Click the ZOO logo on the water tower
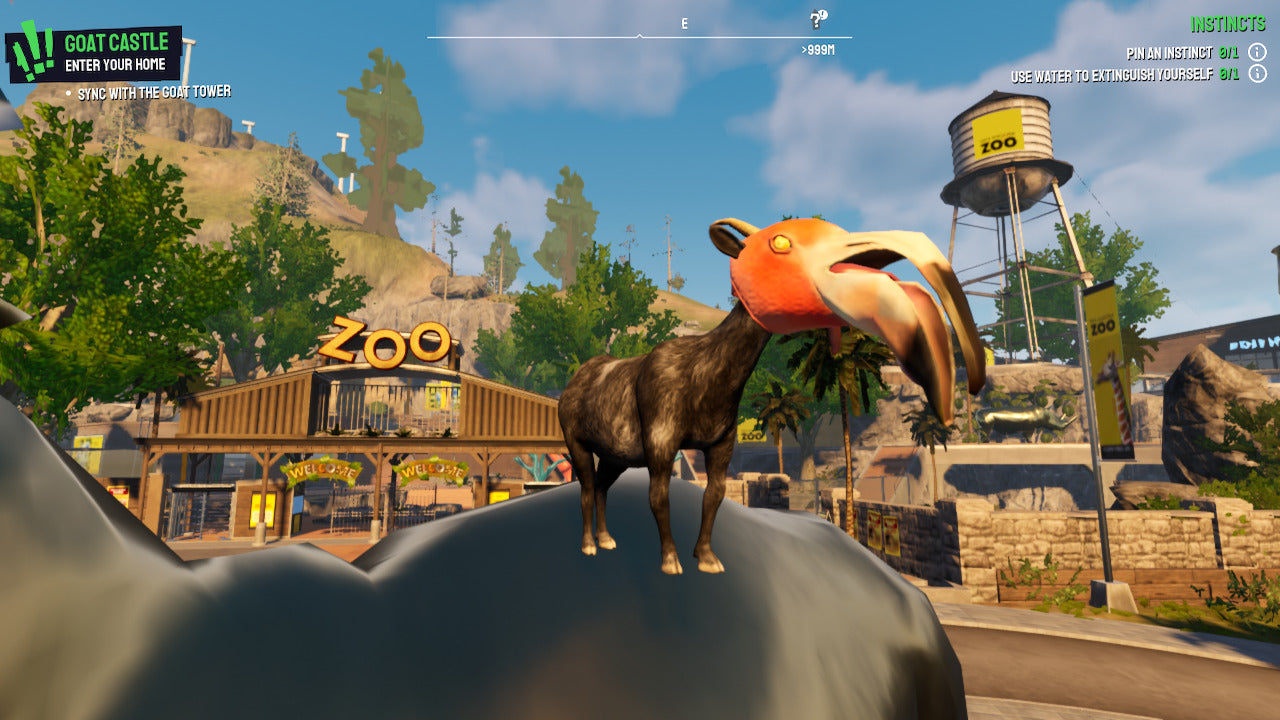 click(x=1000, y=143)
